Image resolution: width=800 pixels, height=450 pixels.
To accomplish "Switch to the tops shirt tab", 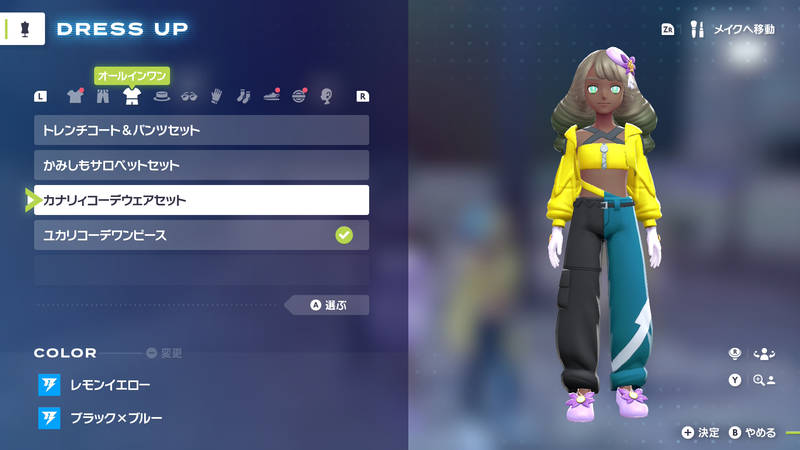I will 74,97.
